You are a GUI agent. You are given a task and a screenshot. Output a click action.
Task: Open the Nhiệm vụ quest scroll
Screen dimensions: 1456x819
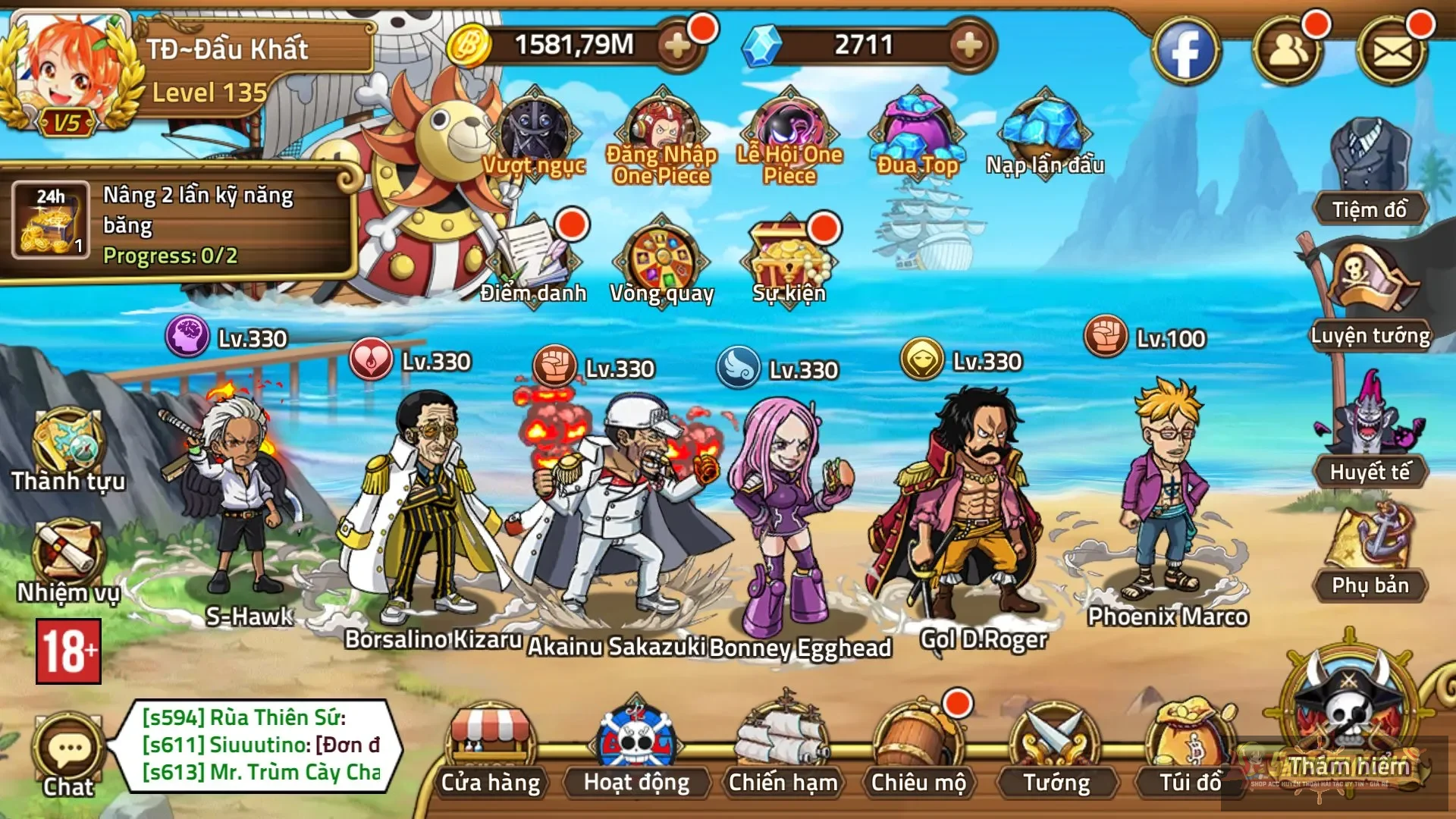tap(67, 557)
